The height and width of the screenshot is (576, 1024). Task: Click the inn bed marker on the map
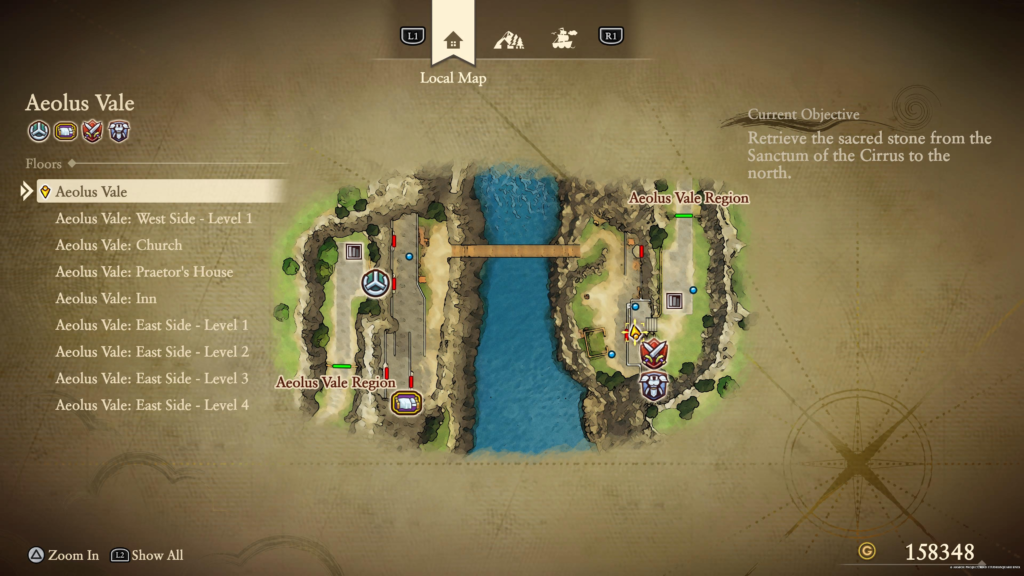(406, 402)
